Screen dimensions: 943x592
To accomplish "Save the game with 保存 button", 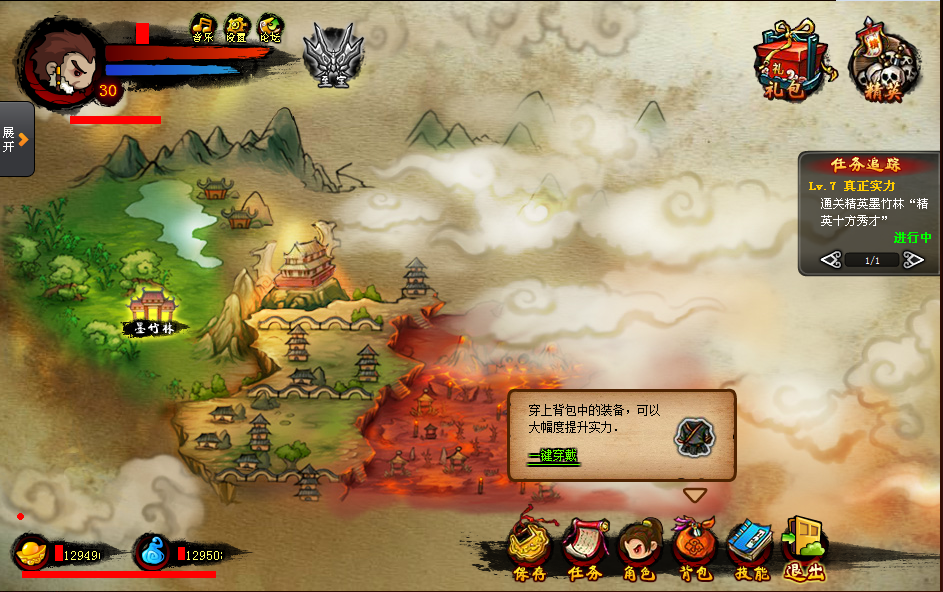I will tap(530, 548).
